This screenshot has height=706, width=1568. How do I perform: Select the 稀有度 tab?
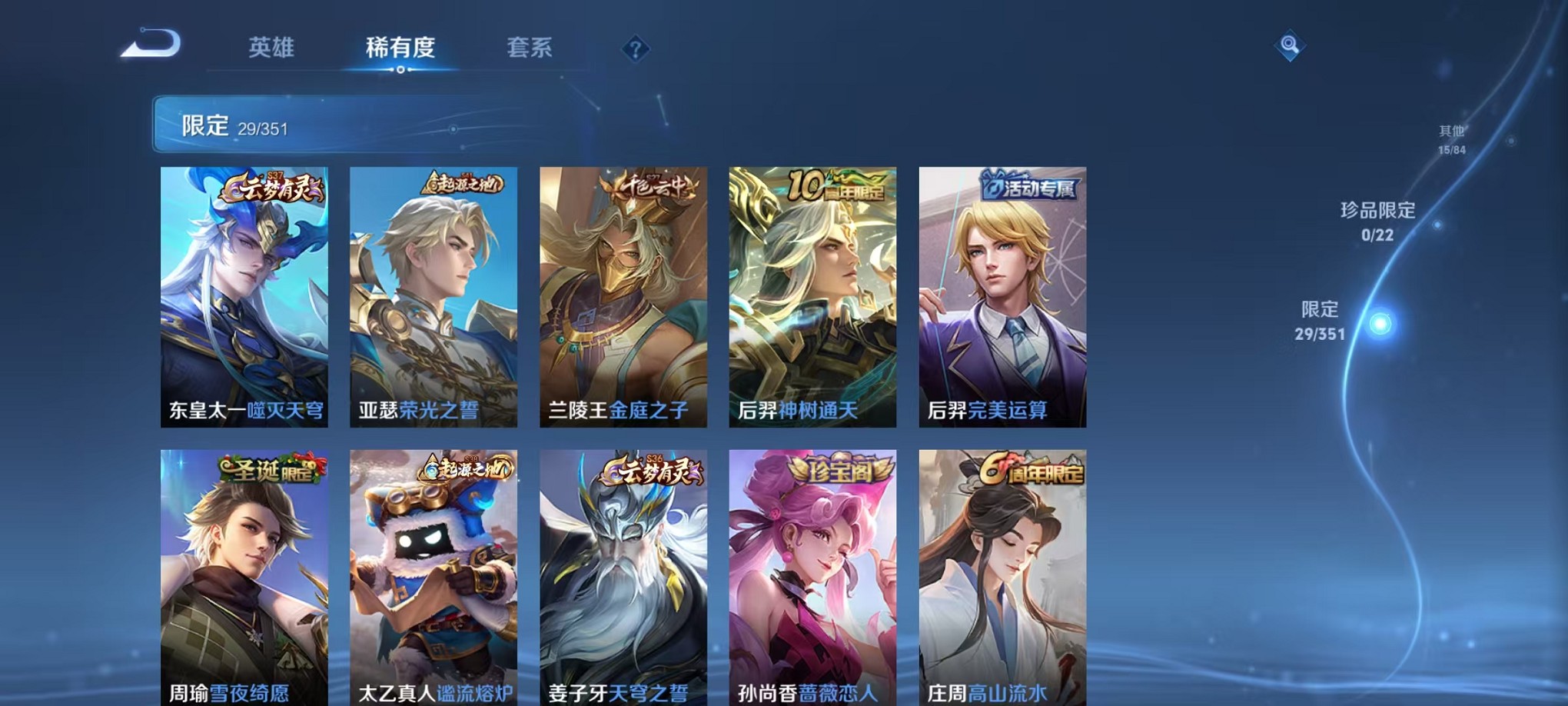[400, 48]
